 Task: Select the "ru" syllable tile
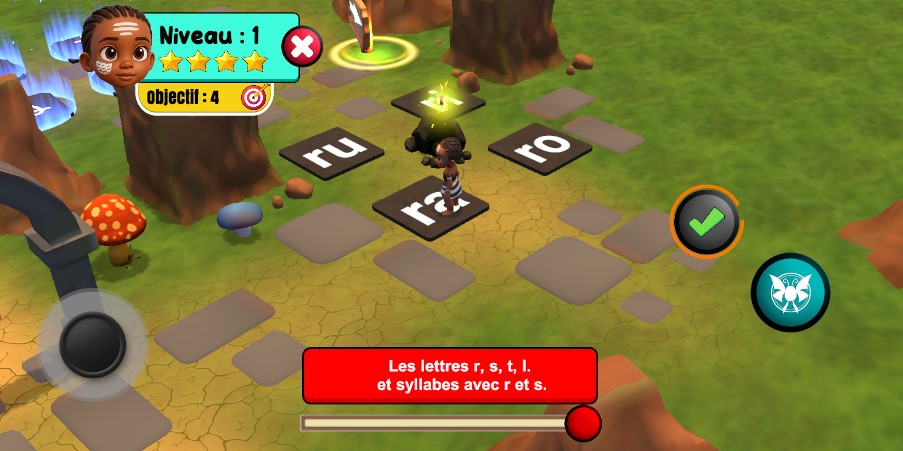(331, 153)
